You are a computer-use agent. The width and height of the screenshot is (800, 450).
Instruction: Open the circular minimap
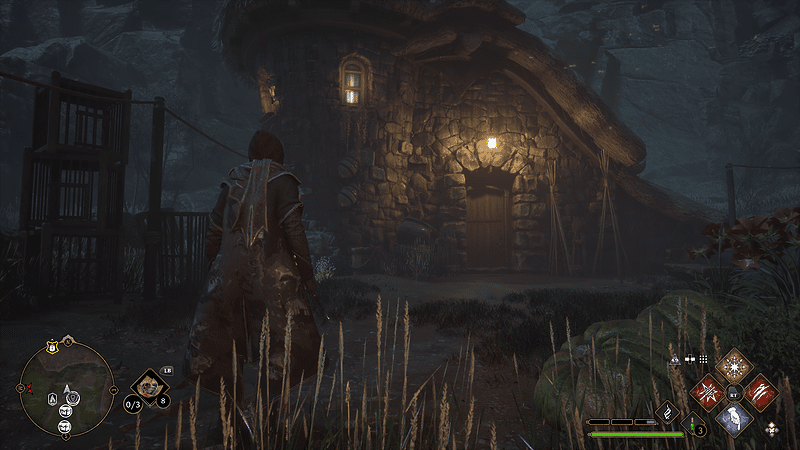pyautogui.click(x=66, y=387)
